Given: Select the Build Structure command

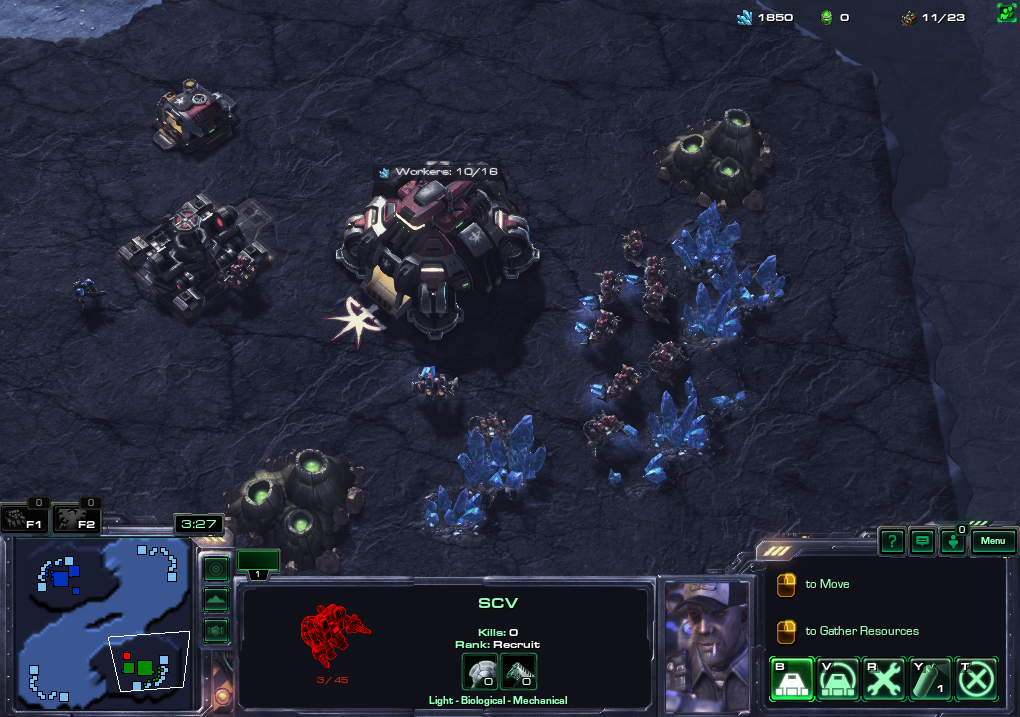Looking at the screenshot, I should pos(790,680).
